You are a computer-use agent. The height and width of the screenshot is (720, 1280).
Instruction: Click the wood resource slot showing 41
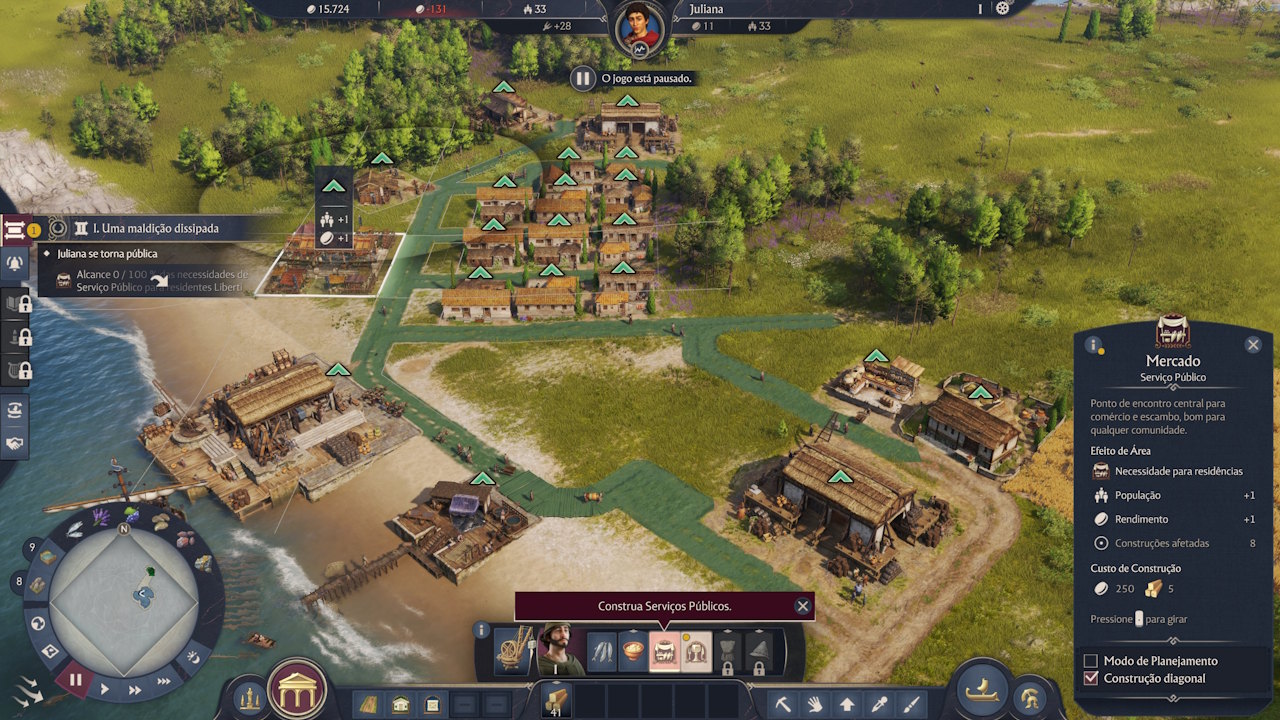[554, 700]
